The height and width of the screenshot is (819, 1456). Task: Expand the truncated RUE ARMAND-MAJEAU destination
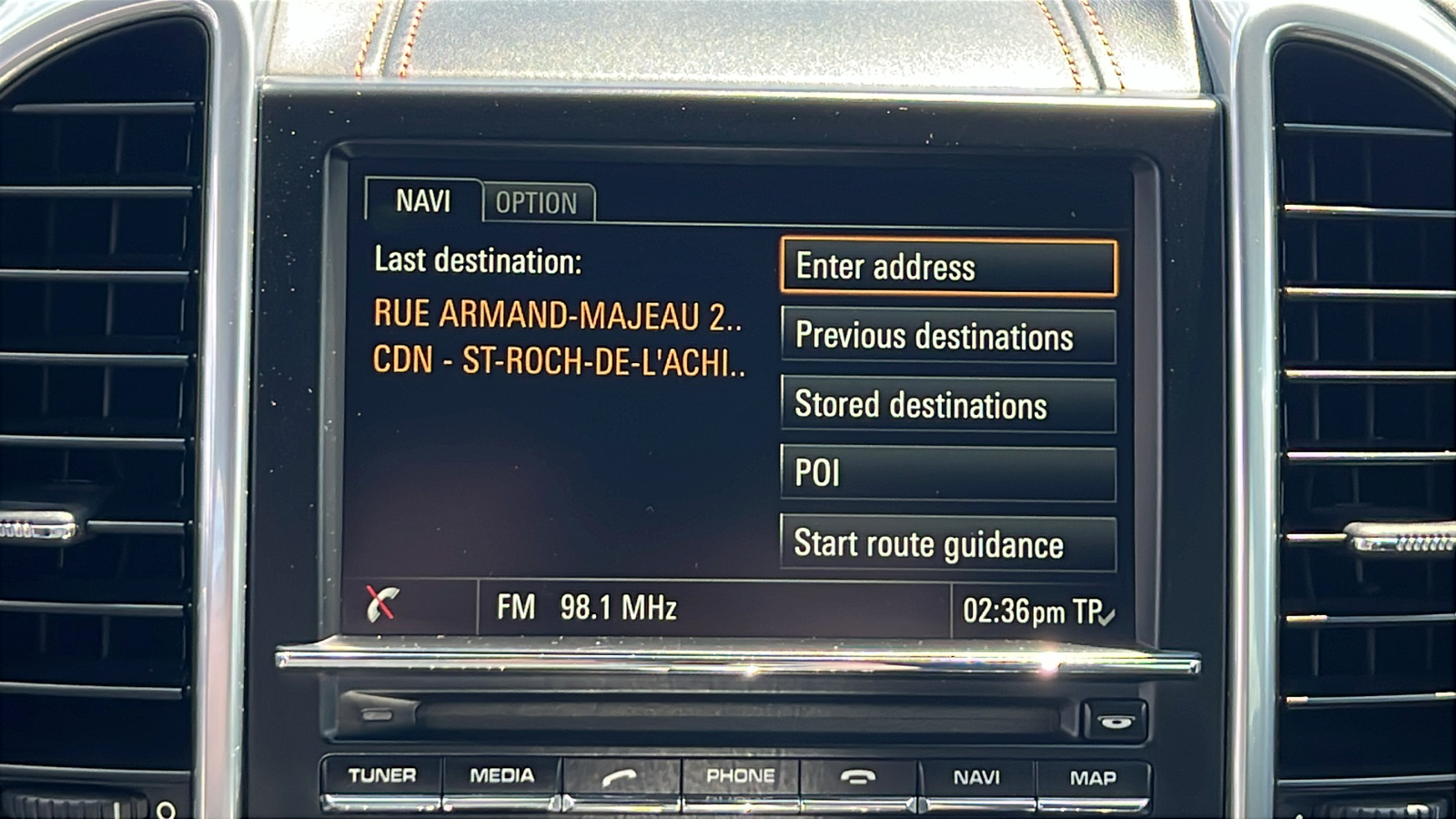560,318
